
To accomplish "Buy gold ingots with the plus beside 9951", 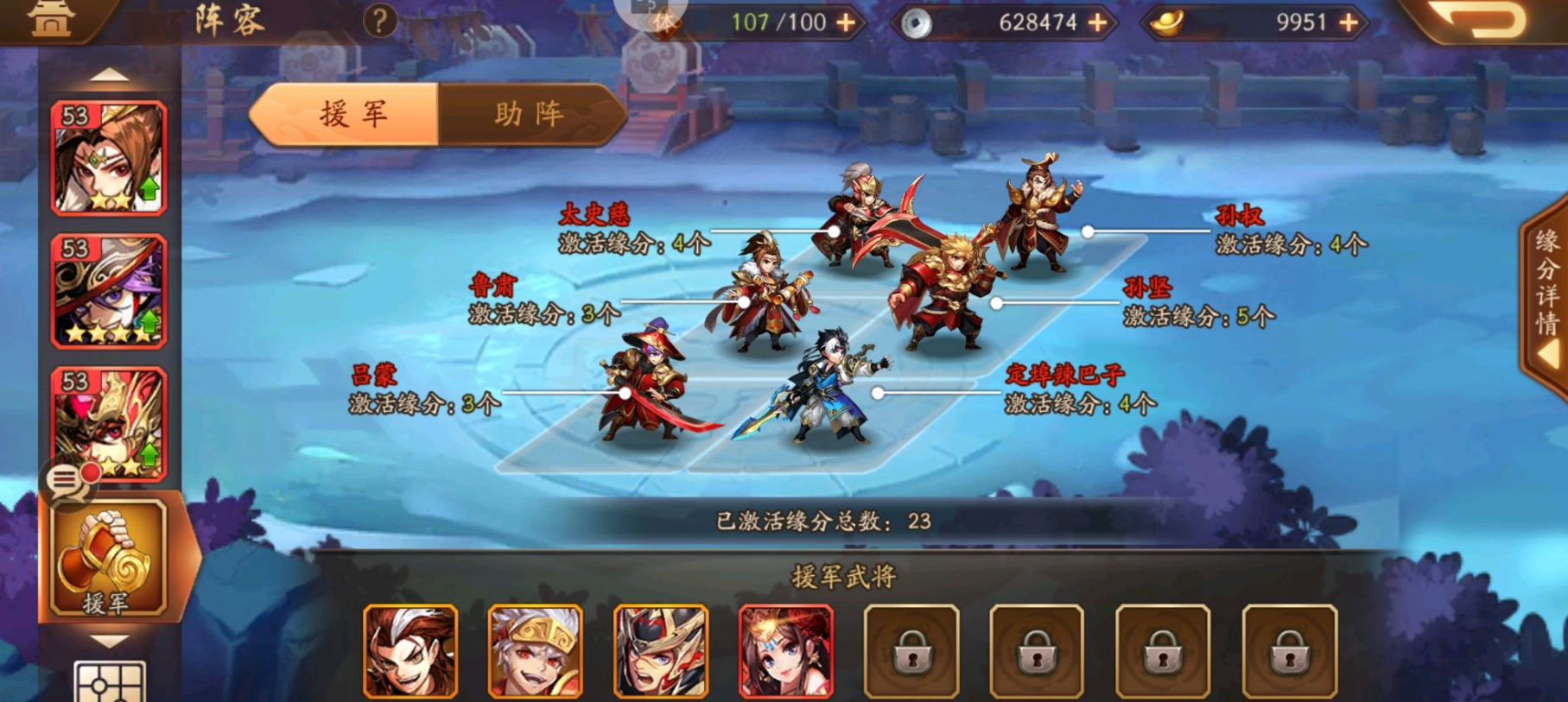I will 1349,22.
